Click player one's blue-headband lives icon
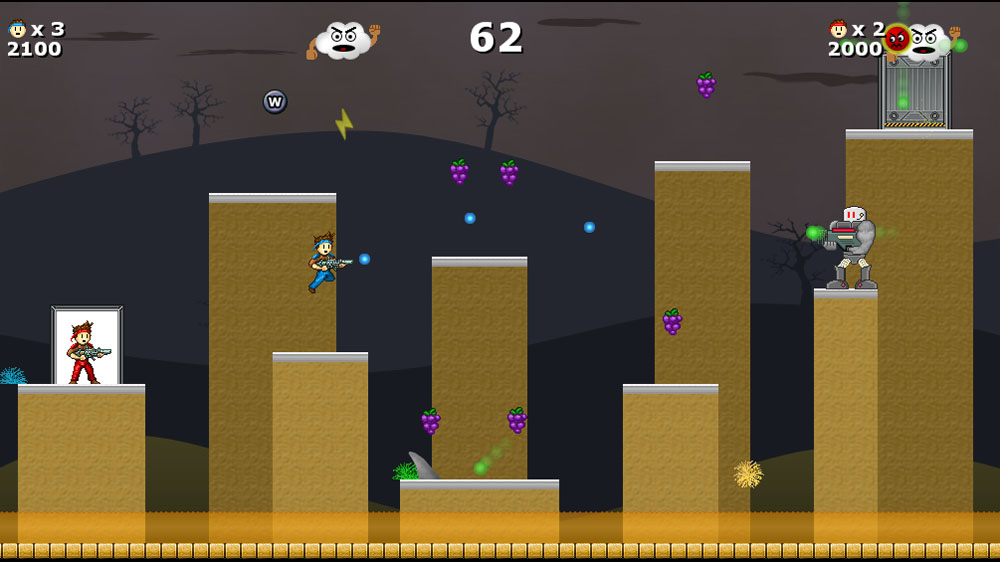The width and height of the screenshot is (1000, 562). pos(17,28)
